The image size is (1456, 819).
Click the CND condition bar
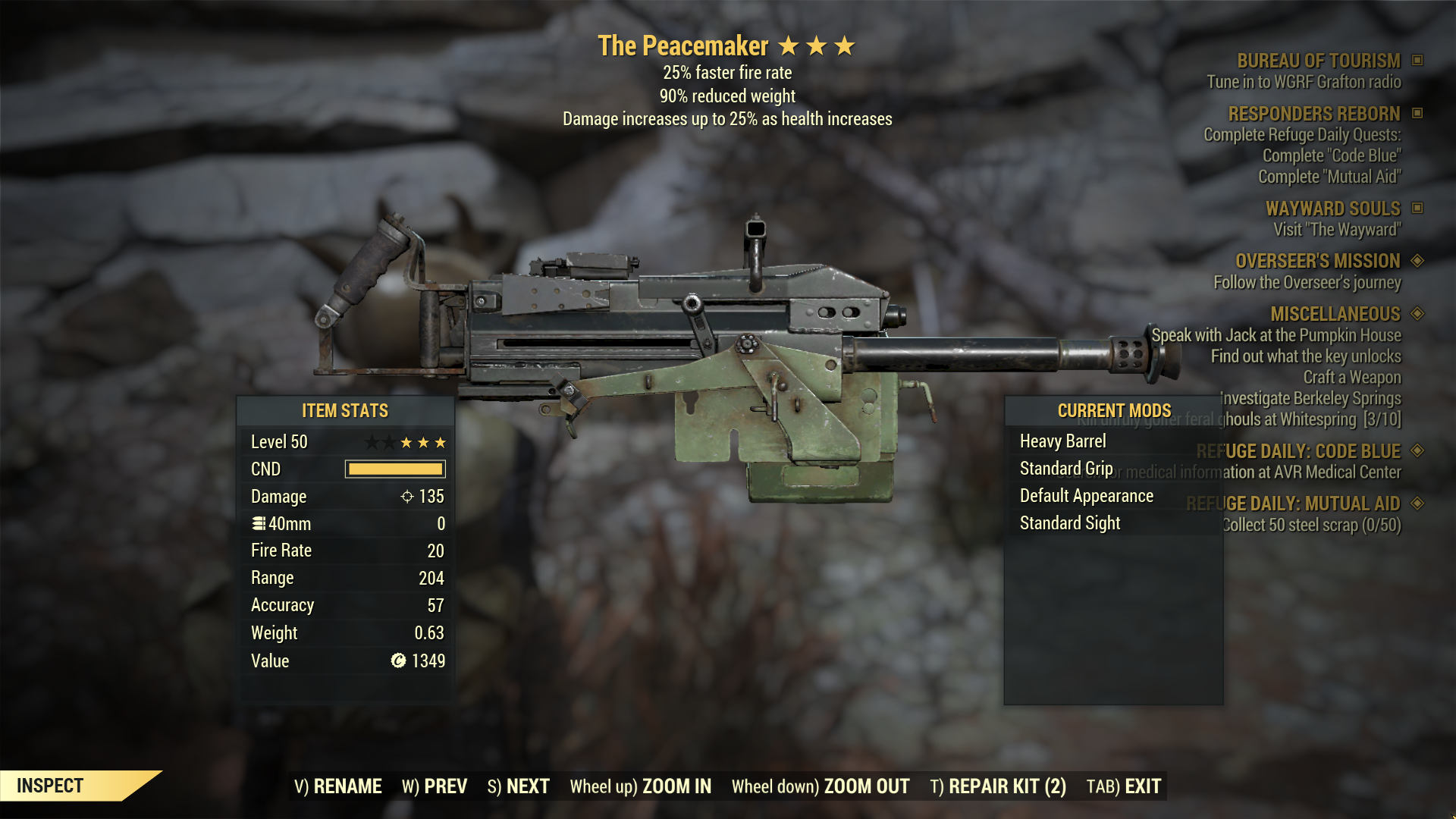coord(394,469)
